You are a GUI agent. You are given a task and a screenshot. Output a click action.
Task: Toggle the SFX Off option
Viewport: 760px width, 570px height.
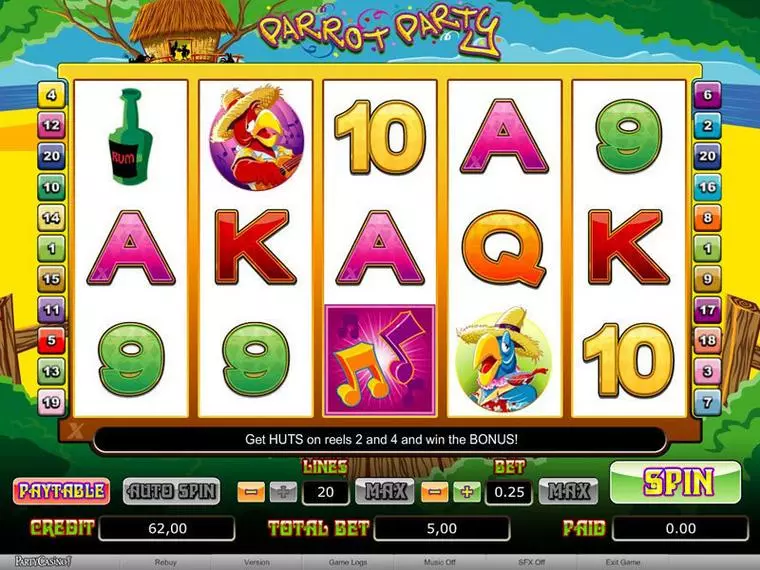click(x=531, y=562)
